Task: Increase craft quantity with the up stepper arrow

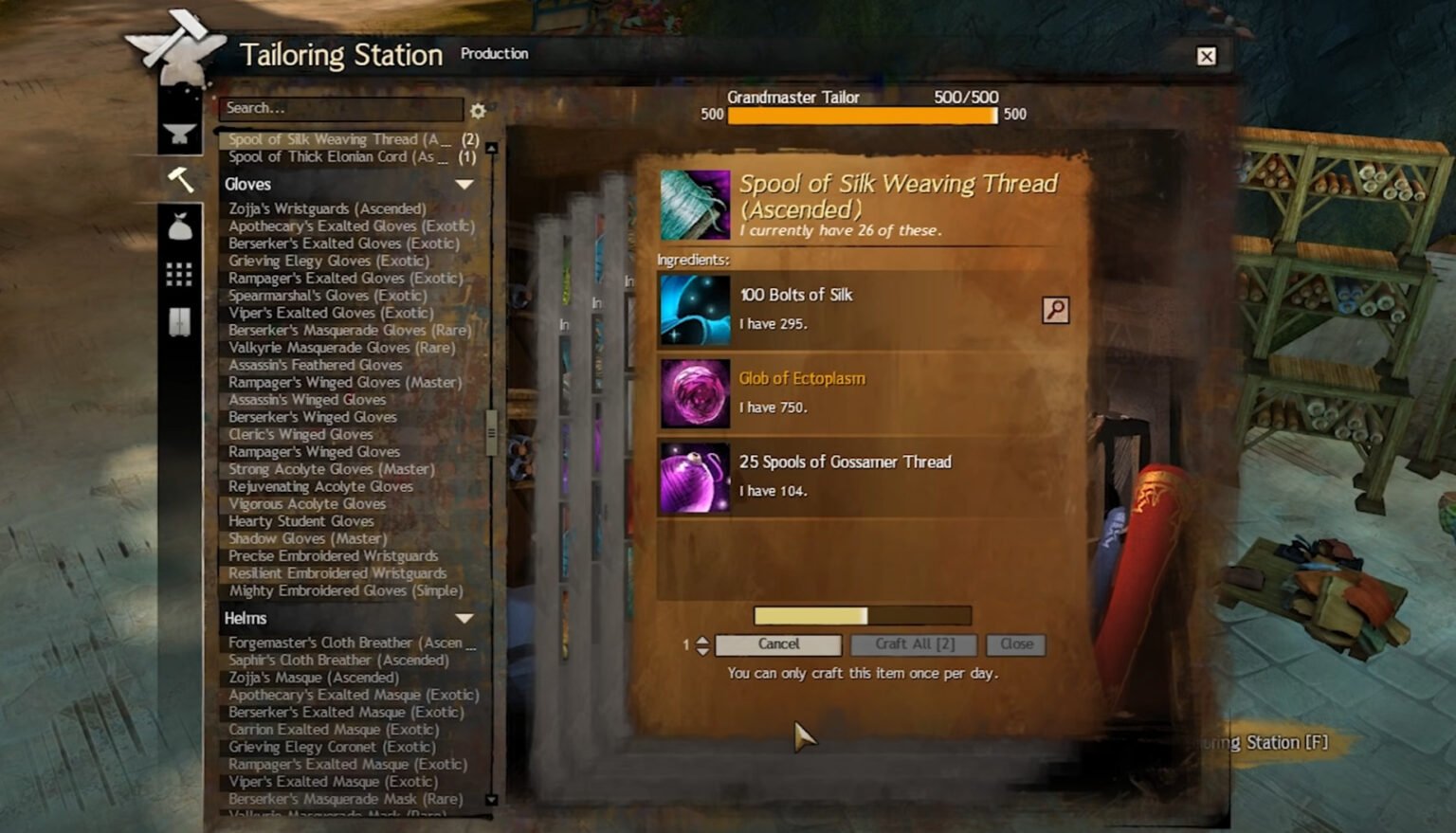Action: tap(701, 639)
